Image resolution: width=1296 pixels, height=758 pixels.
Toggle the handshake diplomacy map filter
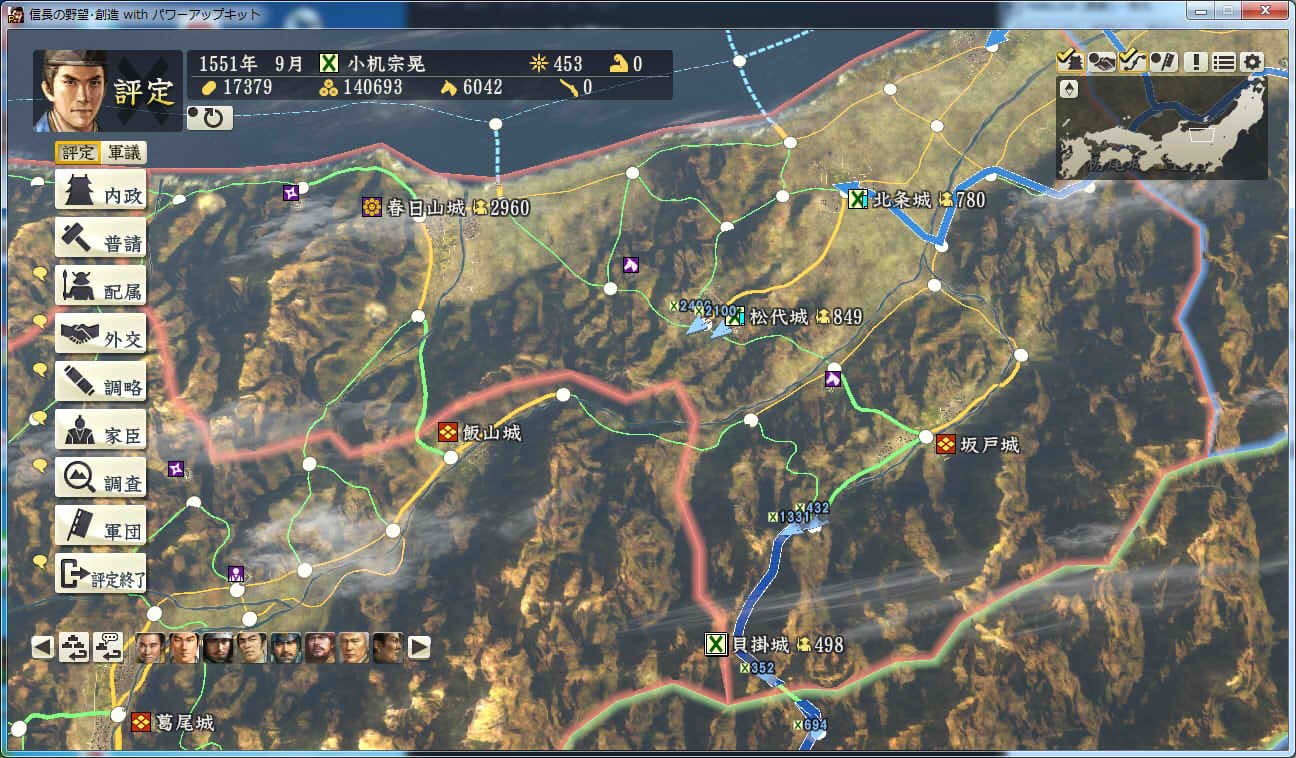[x=1102, y=61]
